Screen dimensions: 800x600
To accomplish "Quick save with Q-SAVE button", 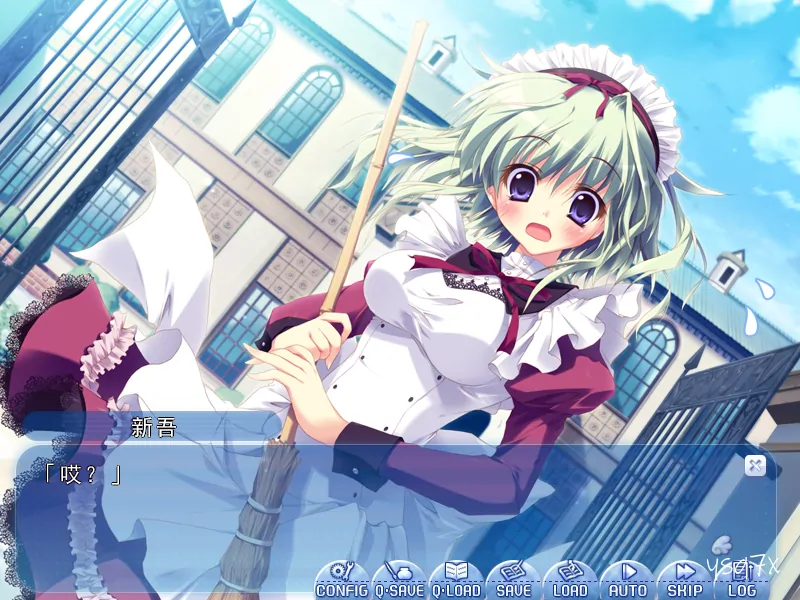I will pos(399,581).
